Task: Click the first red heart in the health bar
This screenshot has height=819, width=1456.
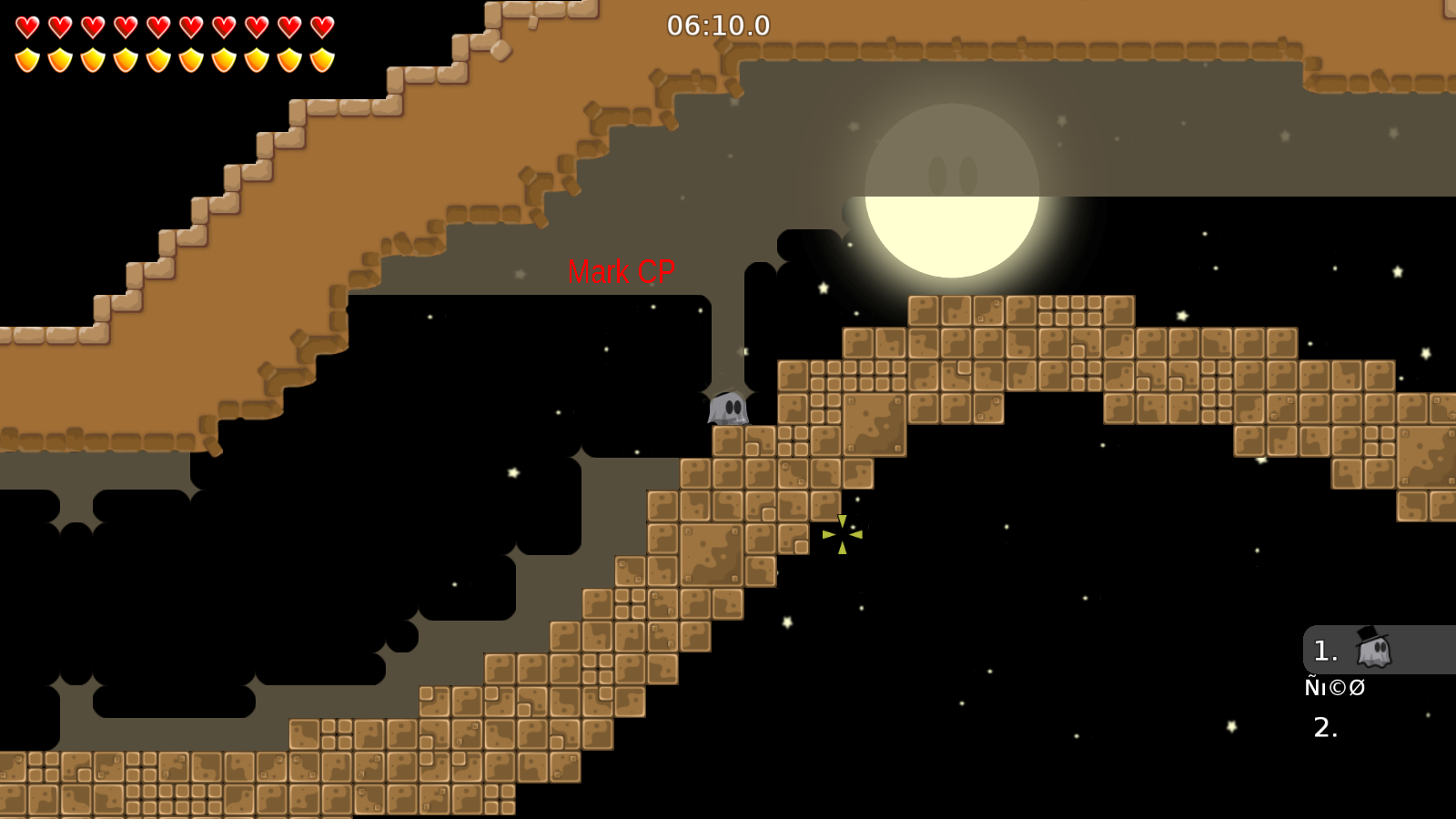Action: click(27, 27)
